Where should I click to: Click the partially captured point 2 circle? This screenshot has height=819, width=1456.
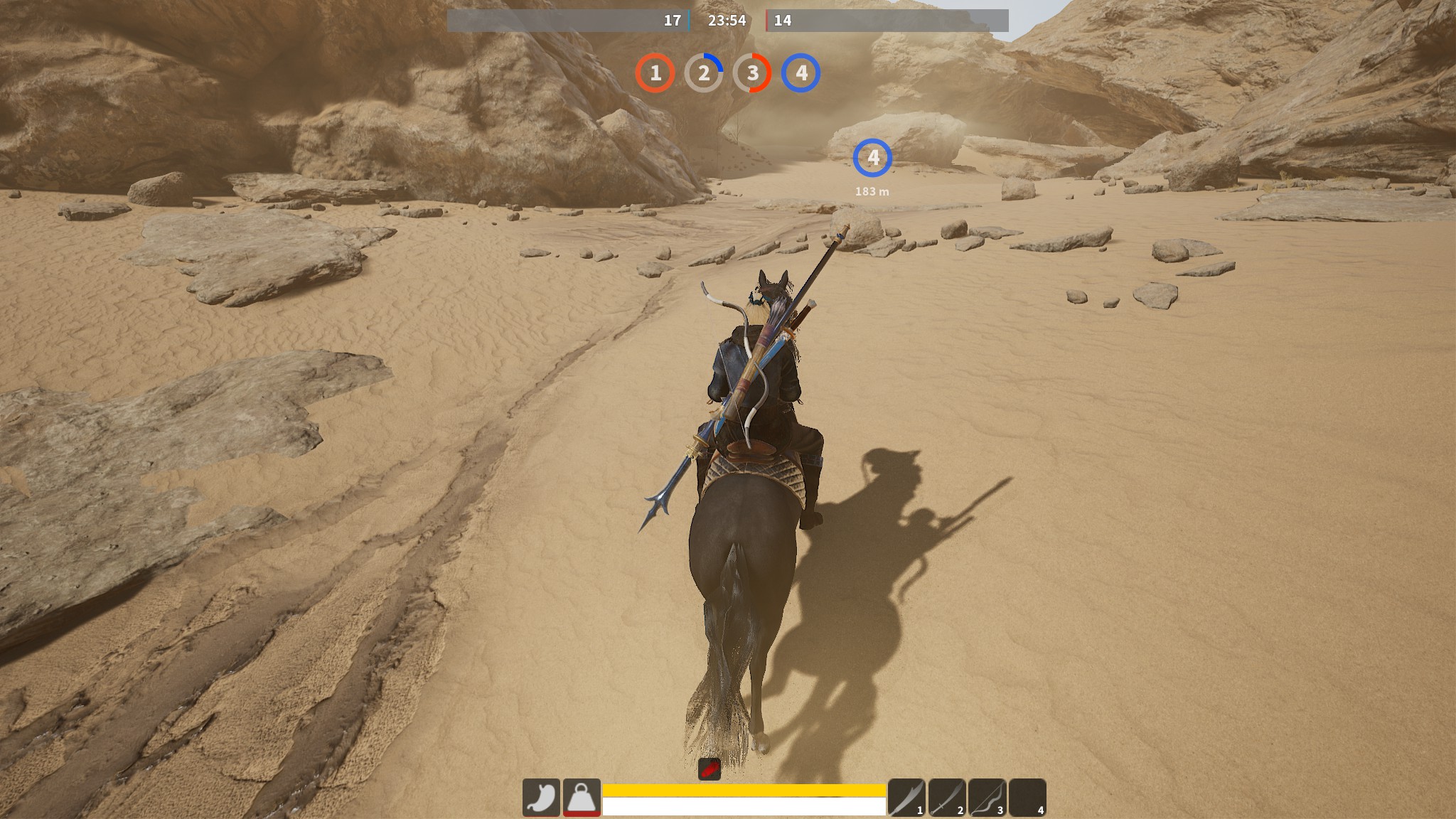tap(706, 72)
